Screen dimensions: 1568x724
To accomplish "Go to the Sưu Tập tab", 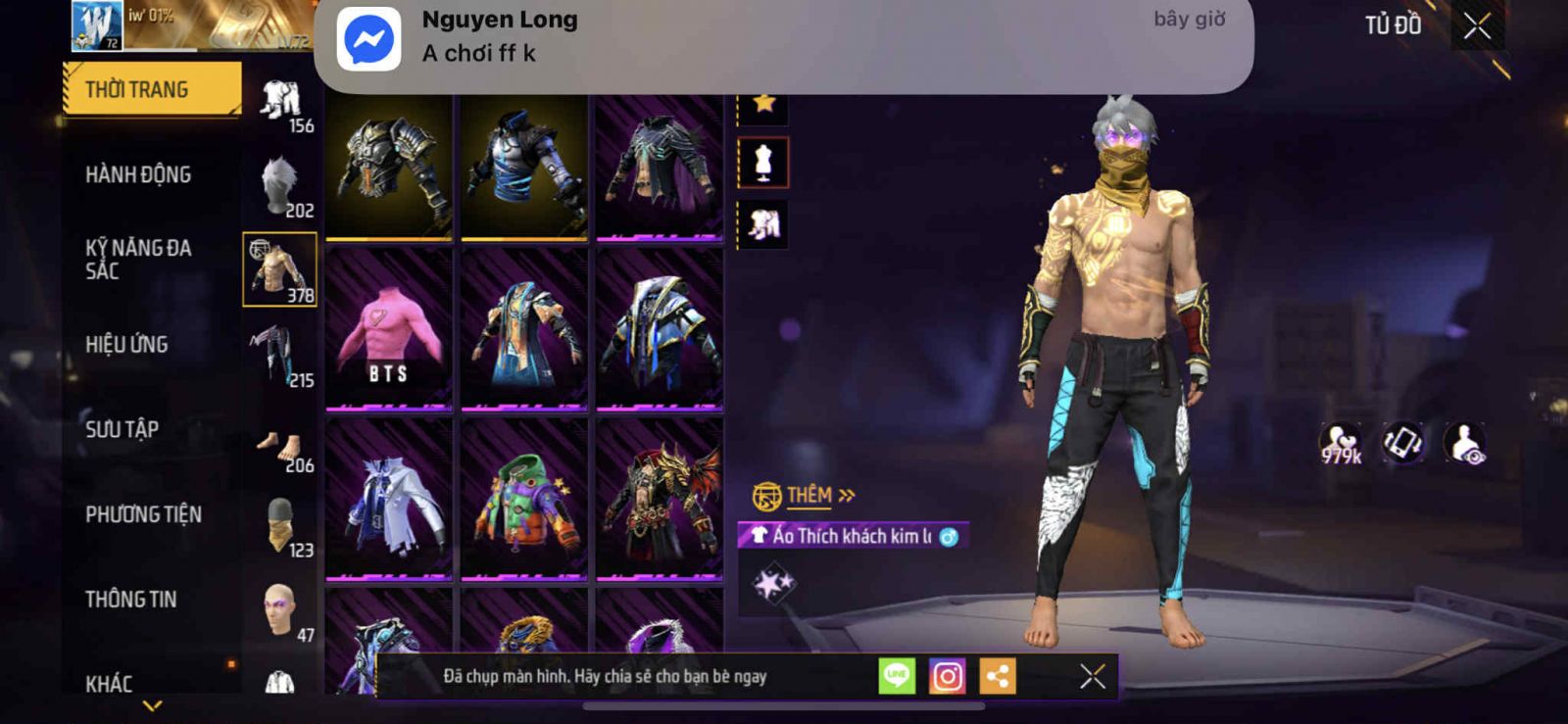I will (x=122, y=429).
